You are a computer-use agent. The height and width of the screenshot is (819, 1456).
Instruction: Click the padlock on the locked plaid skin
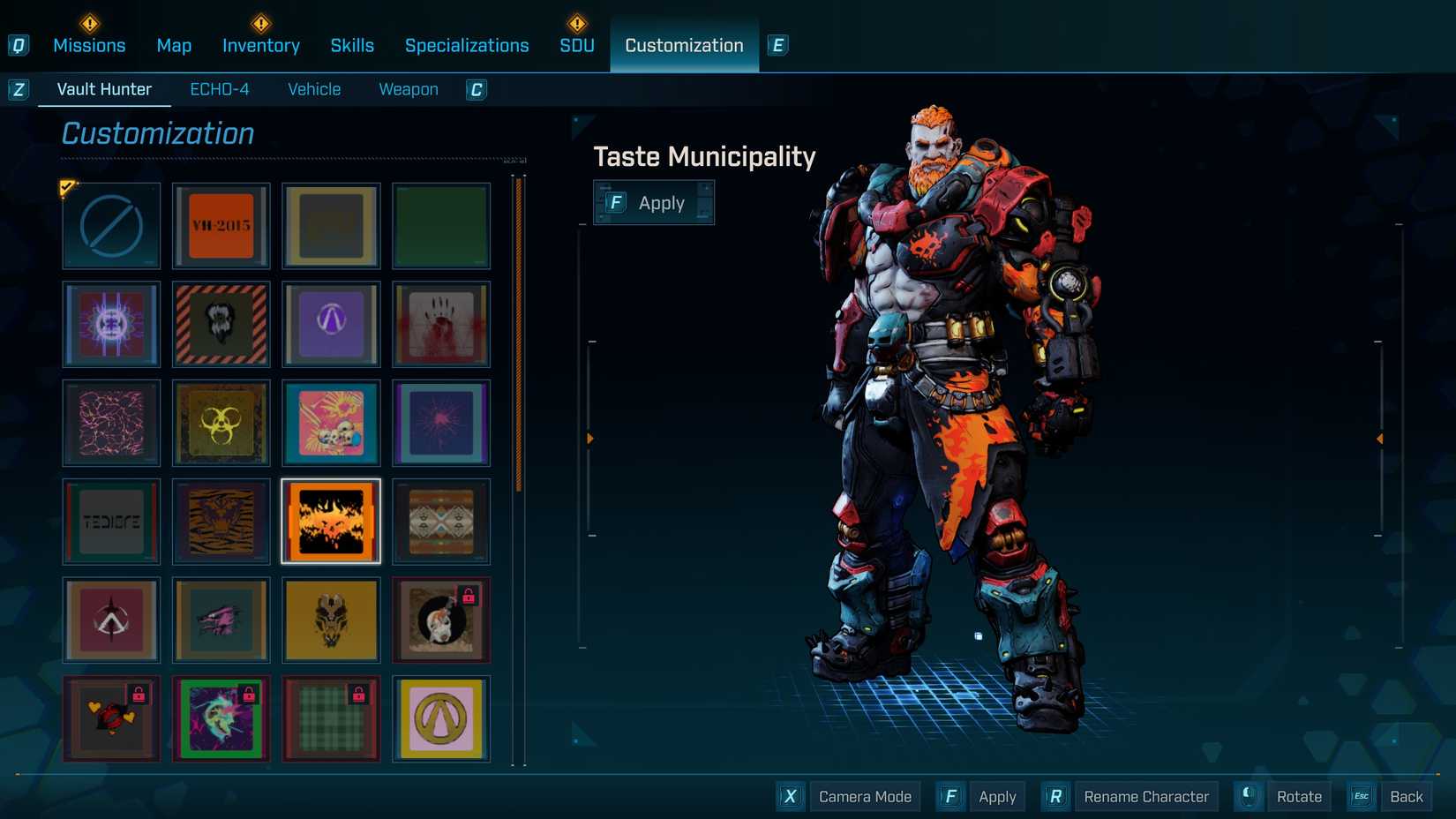coord(360,693)
